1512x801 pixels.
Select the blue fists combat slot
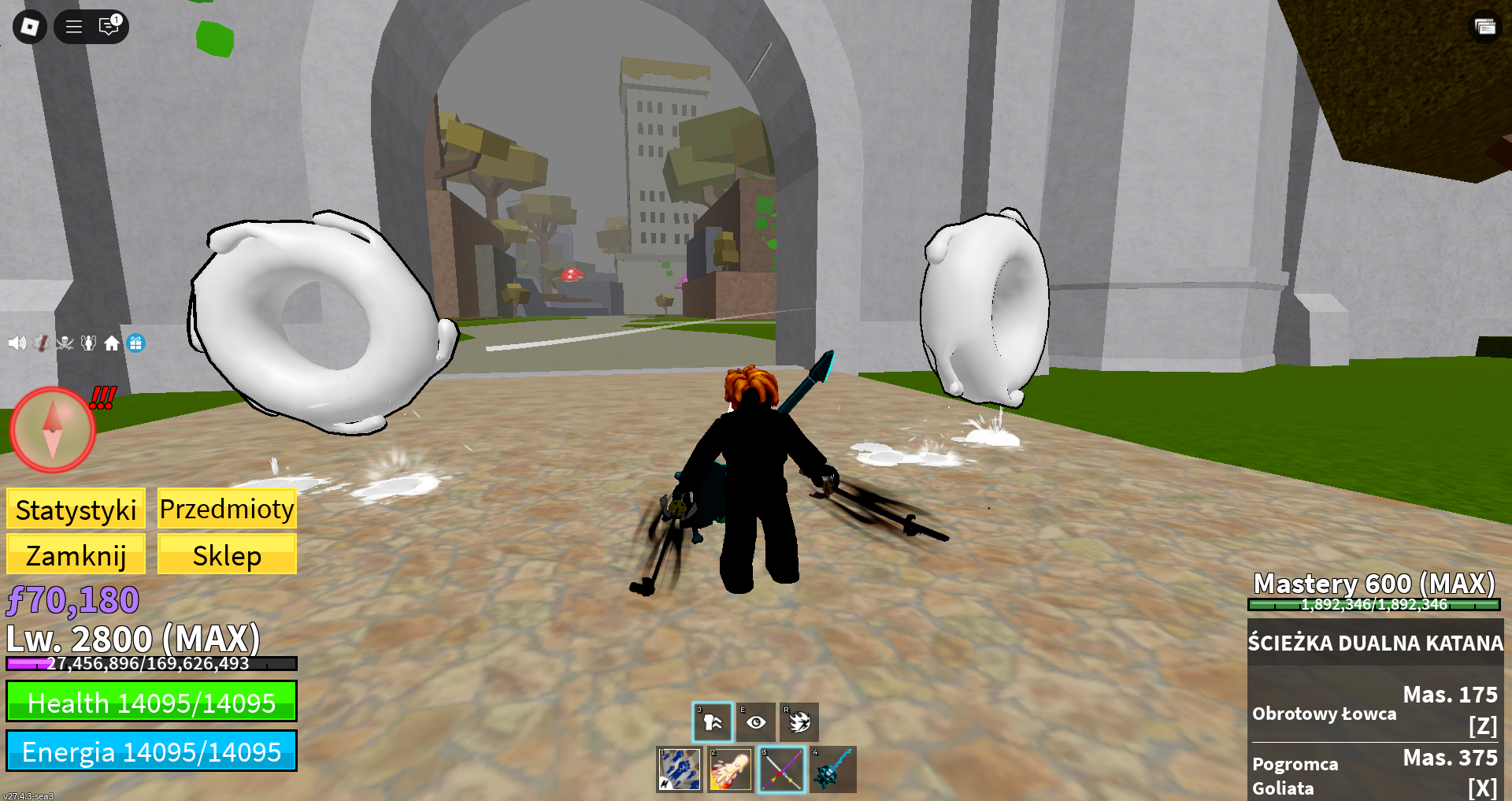(679, 769)
